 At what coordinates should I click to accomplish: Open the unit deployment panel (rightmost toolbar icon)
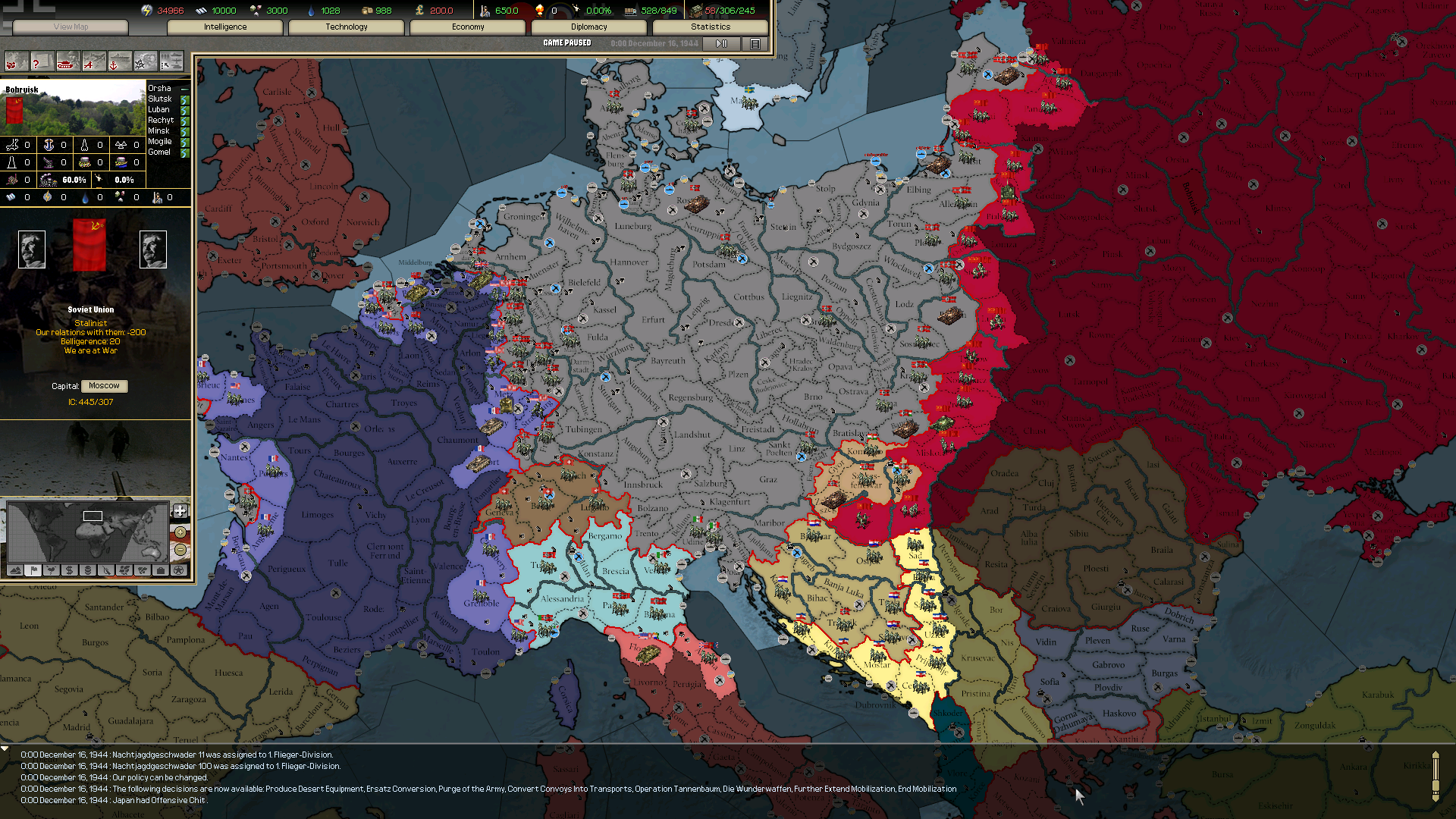pos(172,61)
